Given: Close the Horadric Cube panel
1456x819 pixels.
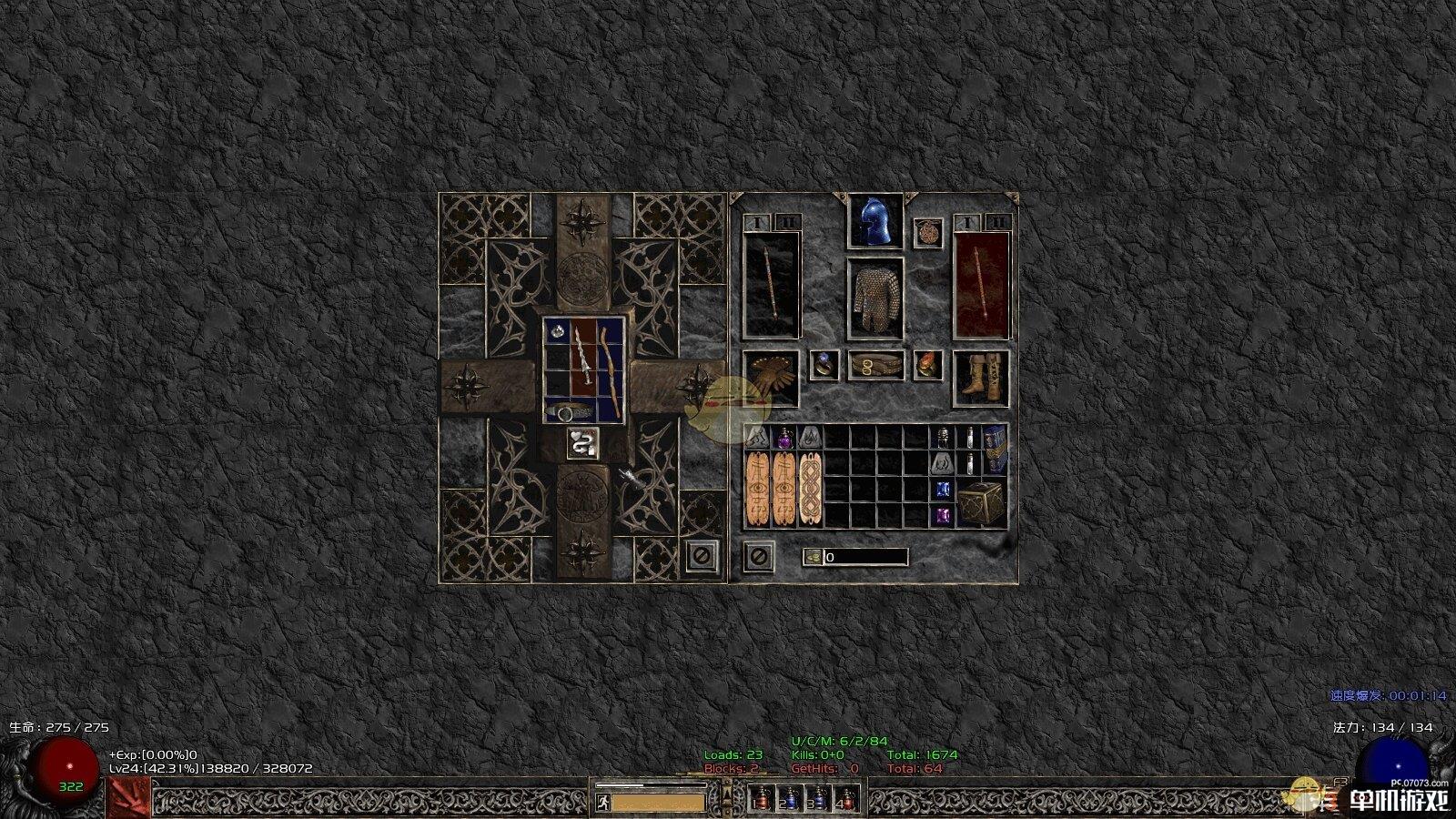Looking at the screenshot, I should [701, 555].
